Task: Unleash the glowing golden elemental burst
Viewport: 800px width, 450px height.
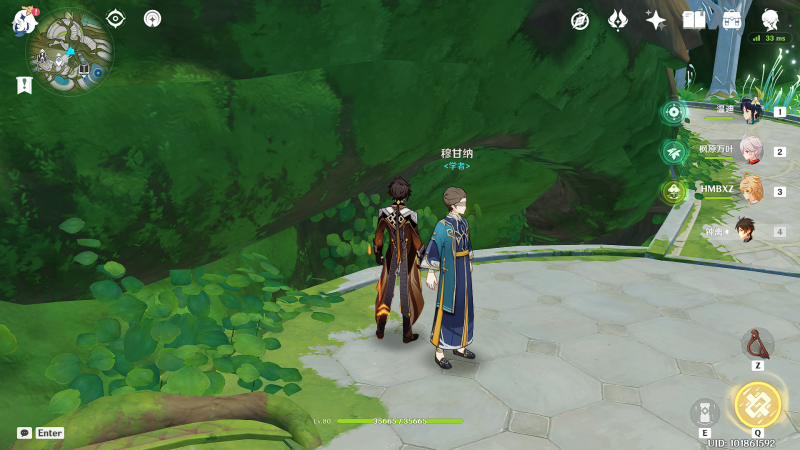Action: (x=757, y=404)
